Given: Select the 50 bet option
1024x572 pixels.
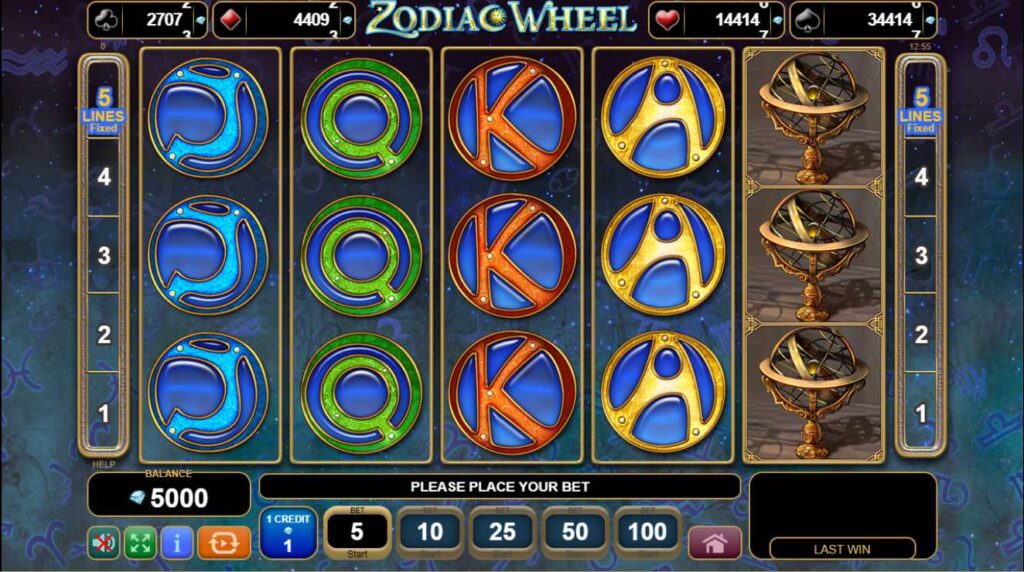Looking at the screenshot, I should point(575,531).
